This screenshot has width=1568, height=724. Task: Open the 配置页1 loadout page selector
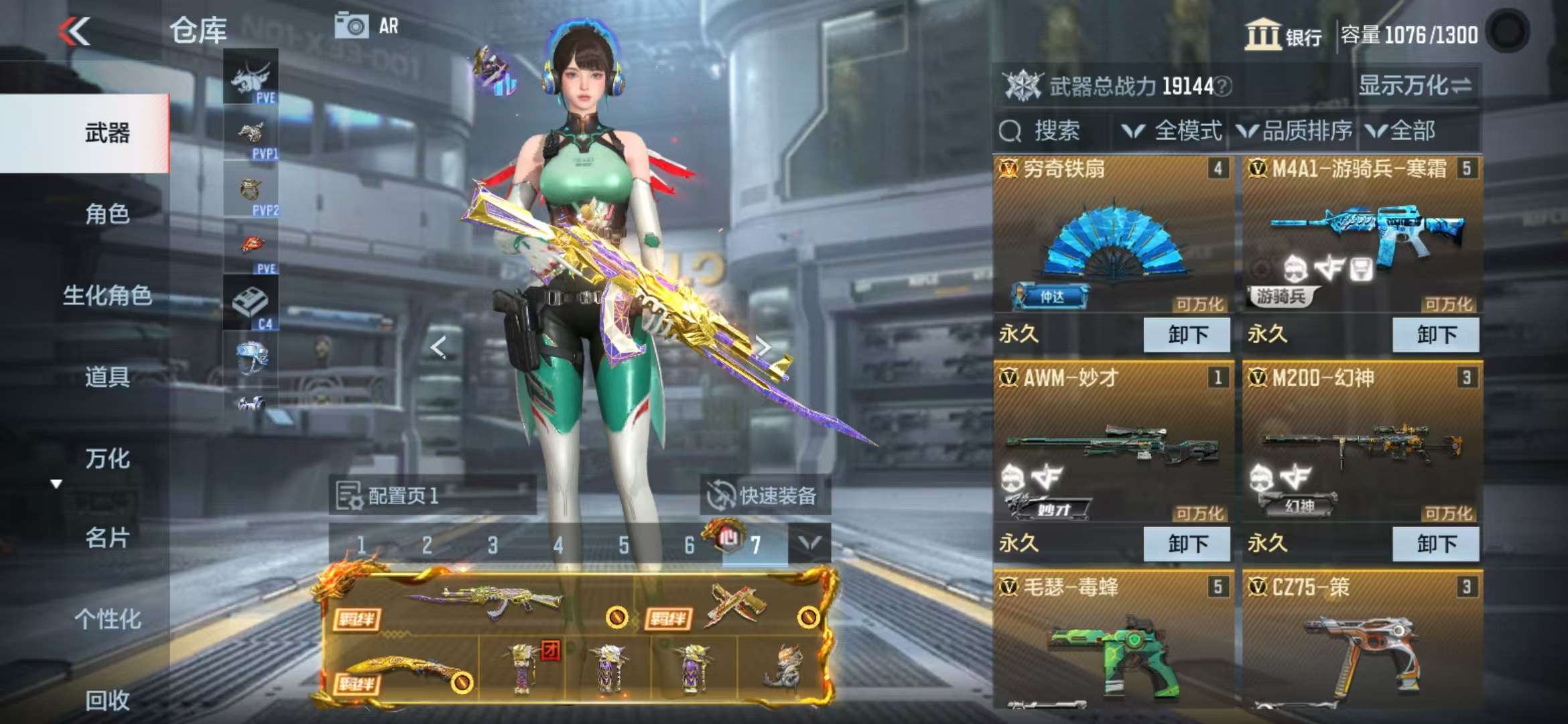[432, 495]
